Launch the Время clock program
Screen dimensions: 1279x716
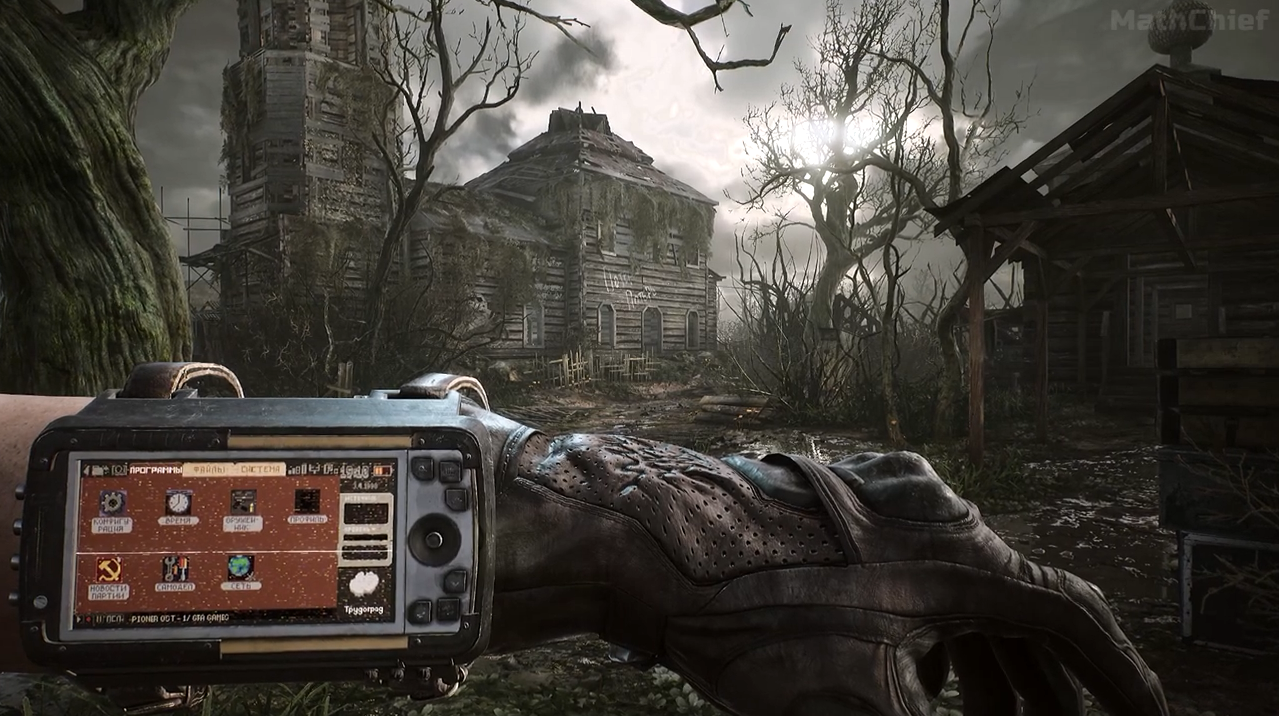coord(178,503)
